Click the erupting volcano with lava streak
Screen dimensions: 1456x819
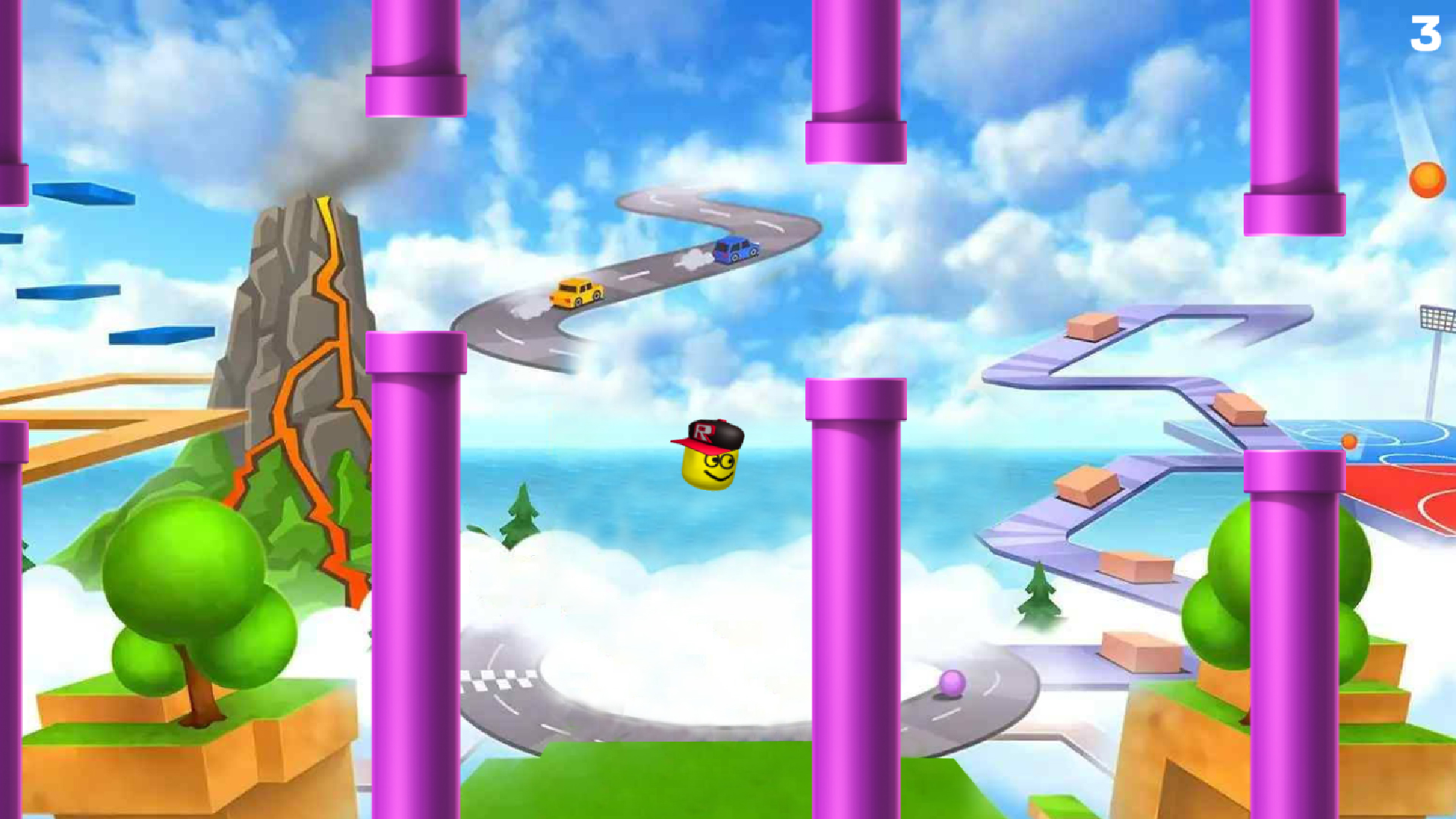pos(303,303)
